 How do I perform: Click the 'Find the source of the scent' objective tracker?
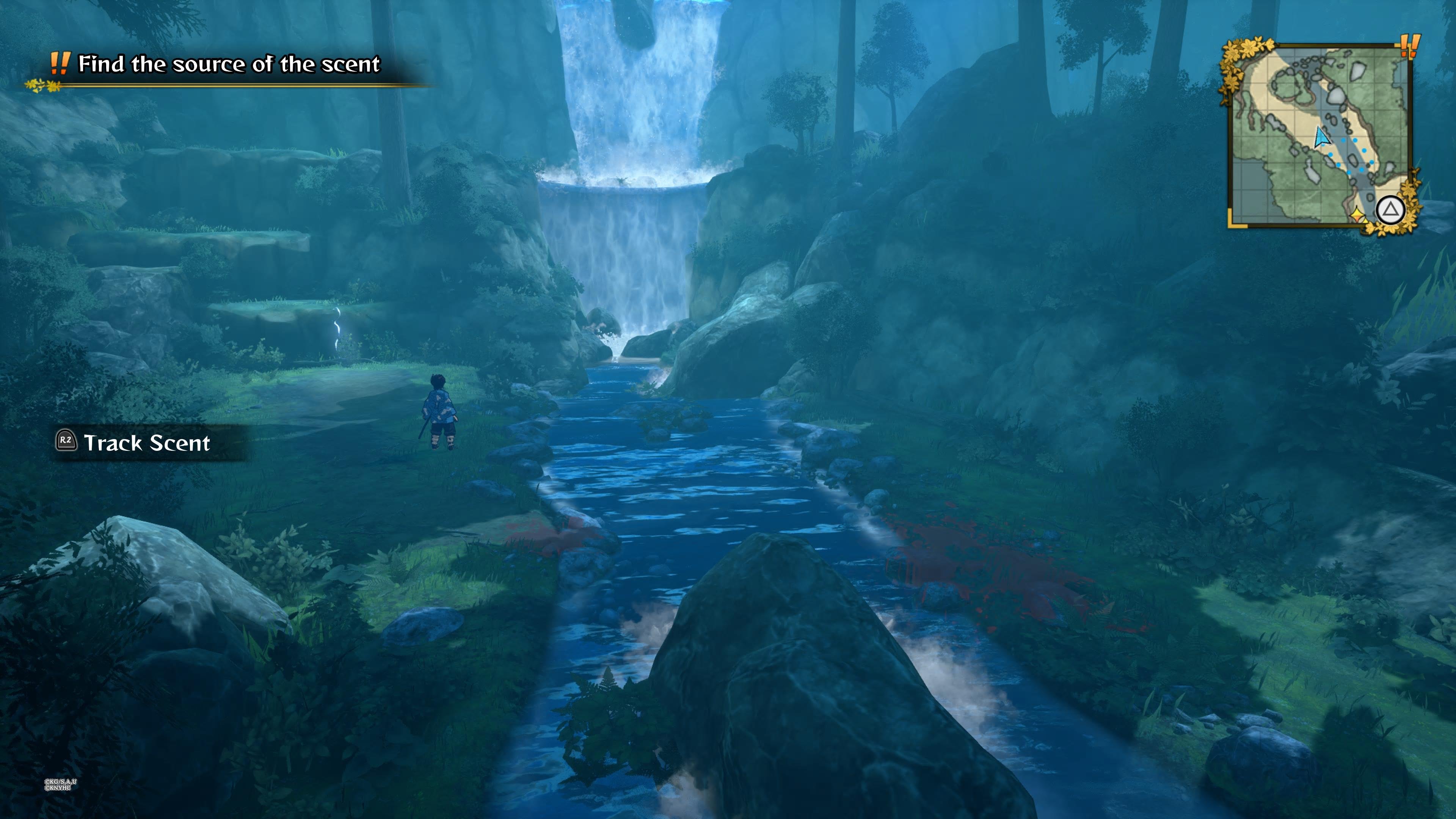tap(228, 64)
